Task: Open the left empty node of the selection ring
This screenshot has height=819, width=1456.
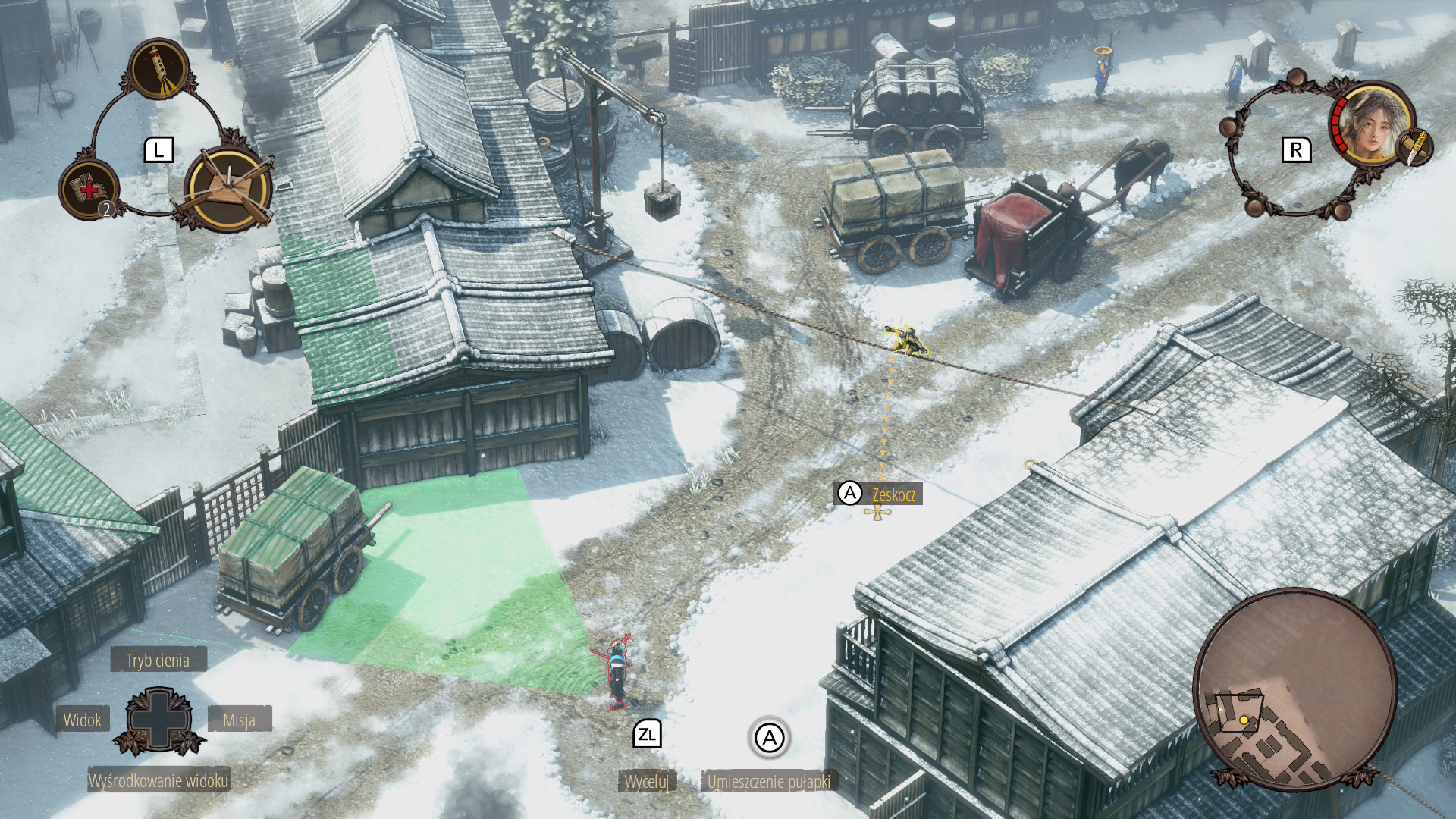Action: [1229, 127]
